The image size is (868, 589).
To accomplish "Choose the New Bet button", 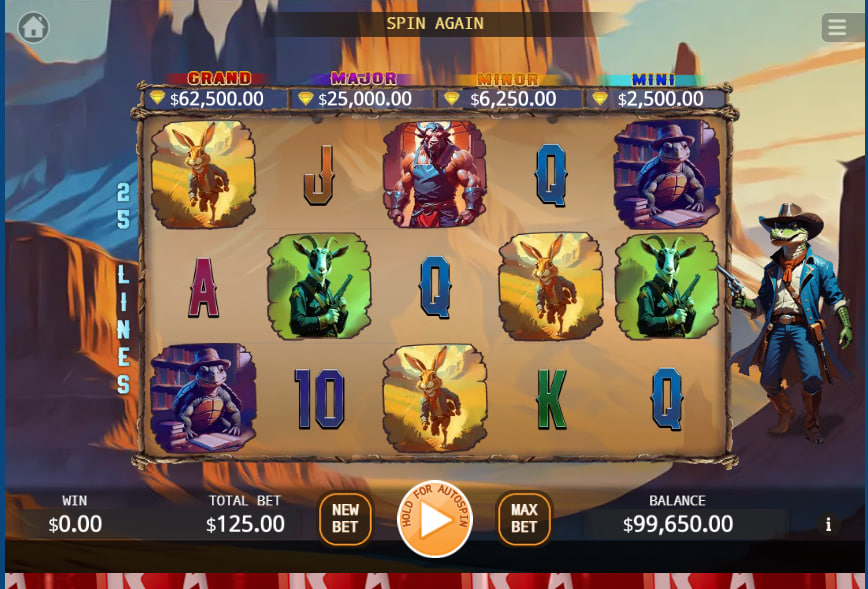I will pos(345,519).
